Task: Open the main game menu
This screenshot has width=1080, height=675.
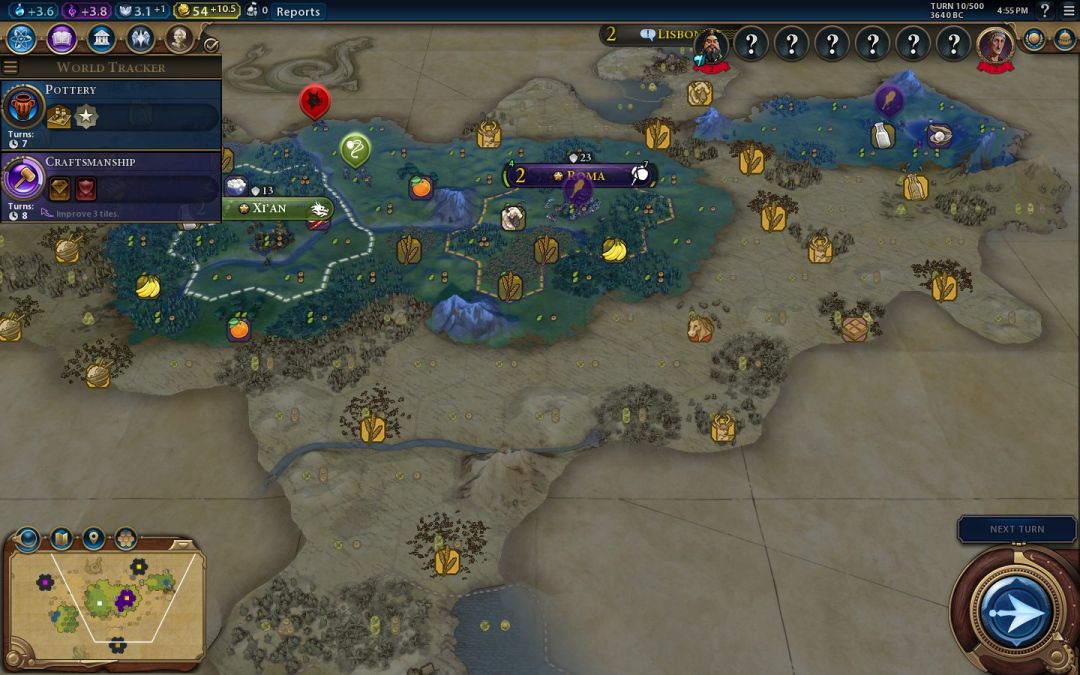Action: click(x=1068, y=11)
